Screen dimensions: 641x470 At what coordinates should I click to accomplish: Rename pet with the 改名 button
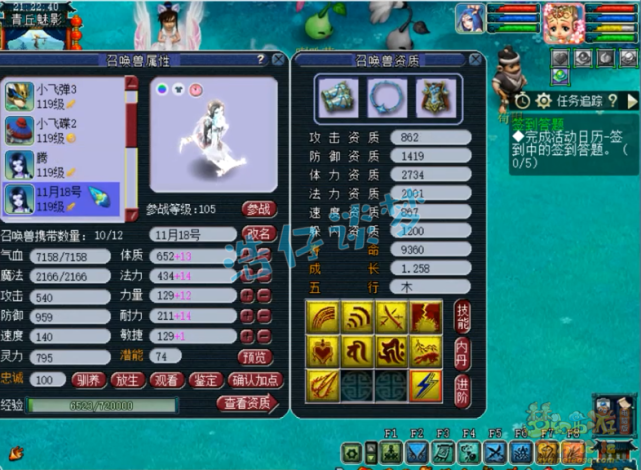(x=258, y=233)
